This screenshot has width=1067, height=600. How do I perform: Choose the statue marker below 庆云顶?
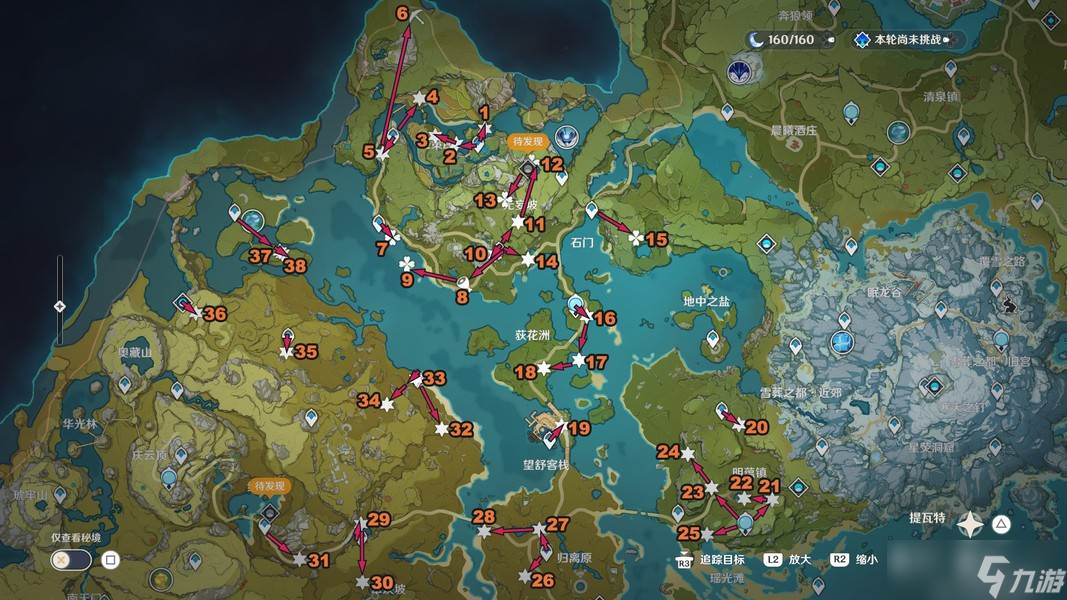[x=168, y=478]
